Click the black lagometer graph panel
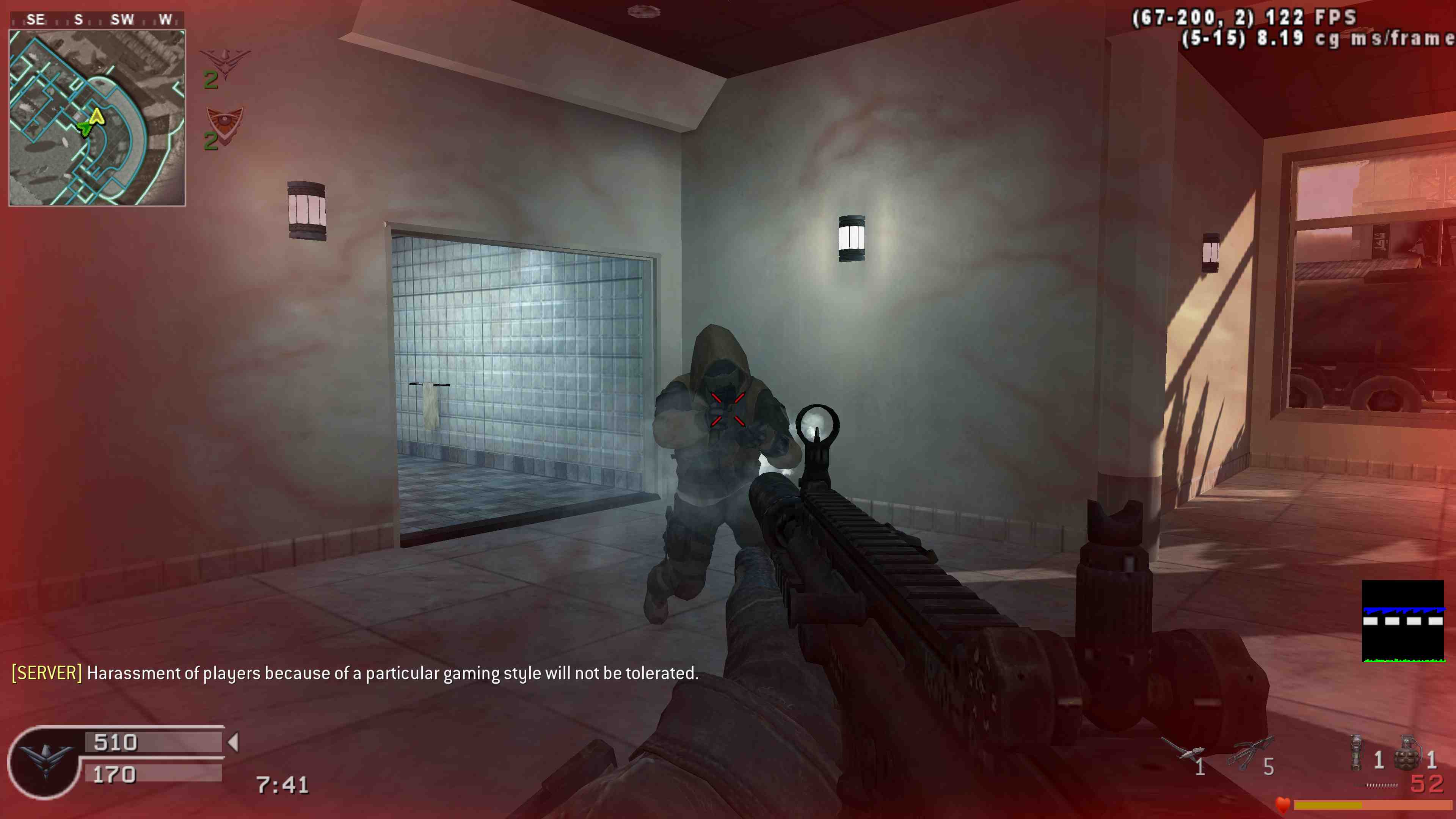The width and height of the screenshot is (1456, 819). (x=1402, y=621)
